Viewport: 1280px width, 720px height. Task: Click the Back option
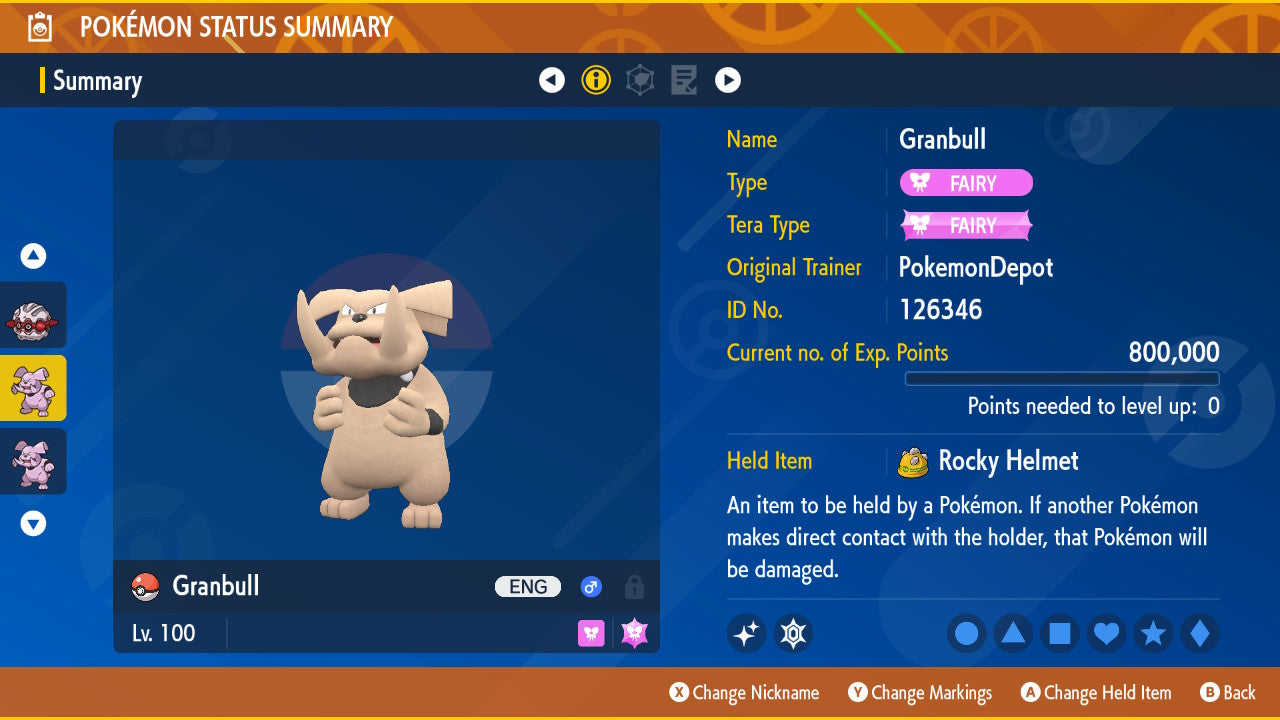[1228, 692]
